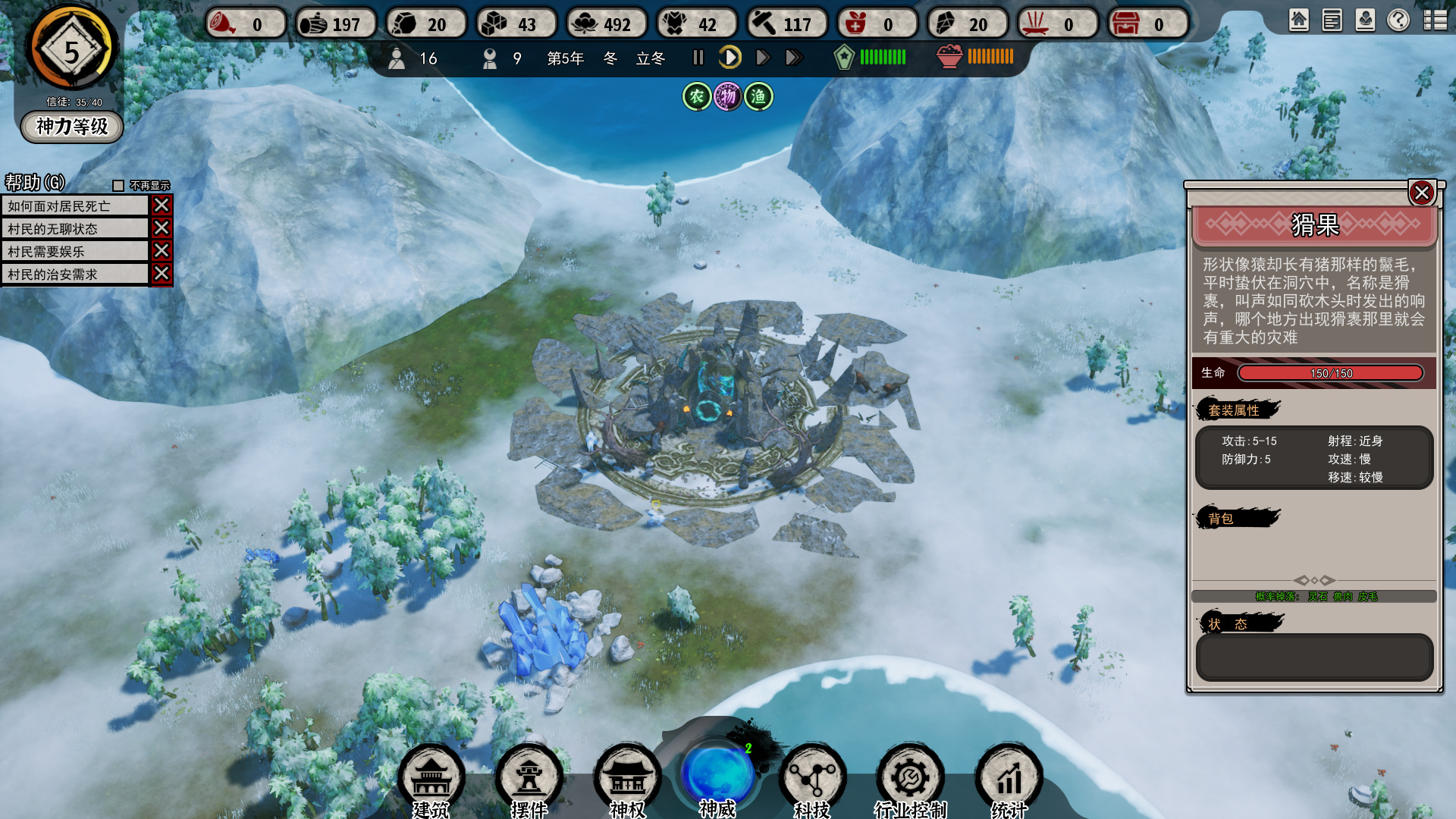Dismiss the 村民的无聊状态 help entry
Image resolution: width=1456 pixels, height=819 pixels.
[162, 228]
